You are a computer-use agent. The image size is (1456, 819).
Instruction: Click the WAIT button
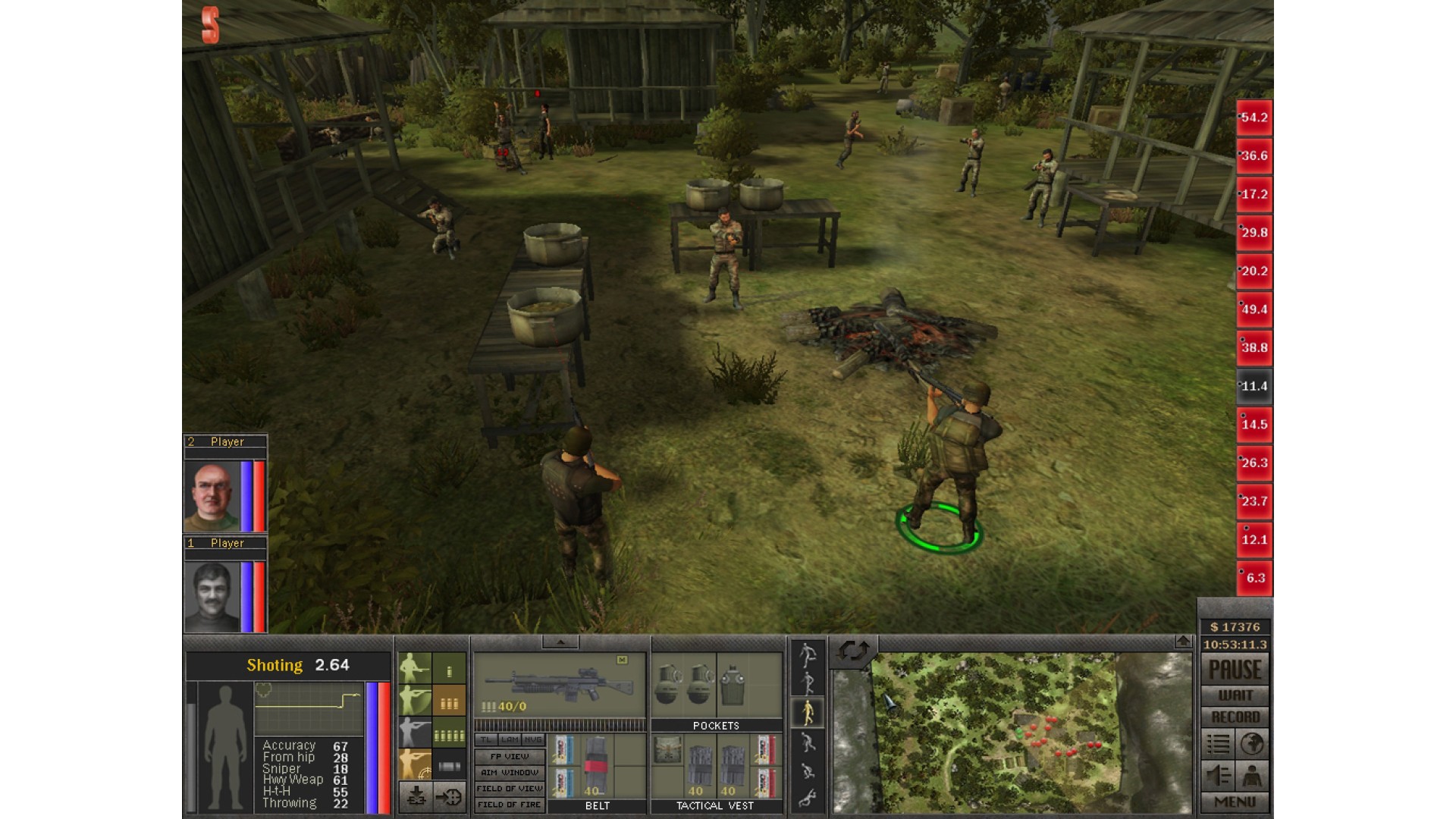(1235, 695)
